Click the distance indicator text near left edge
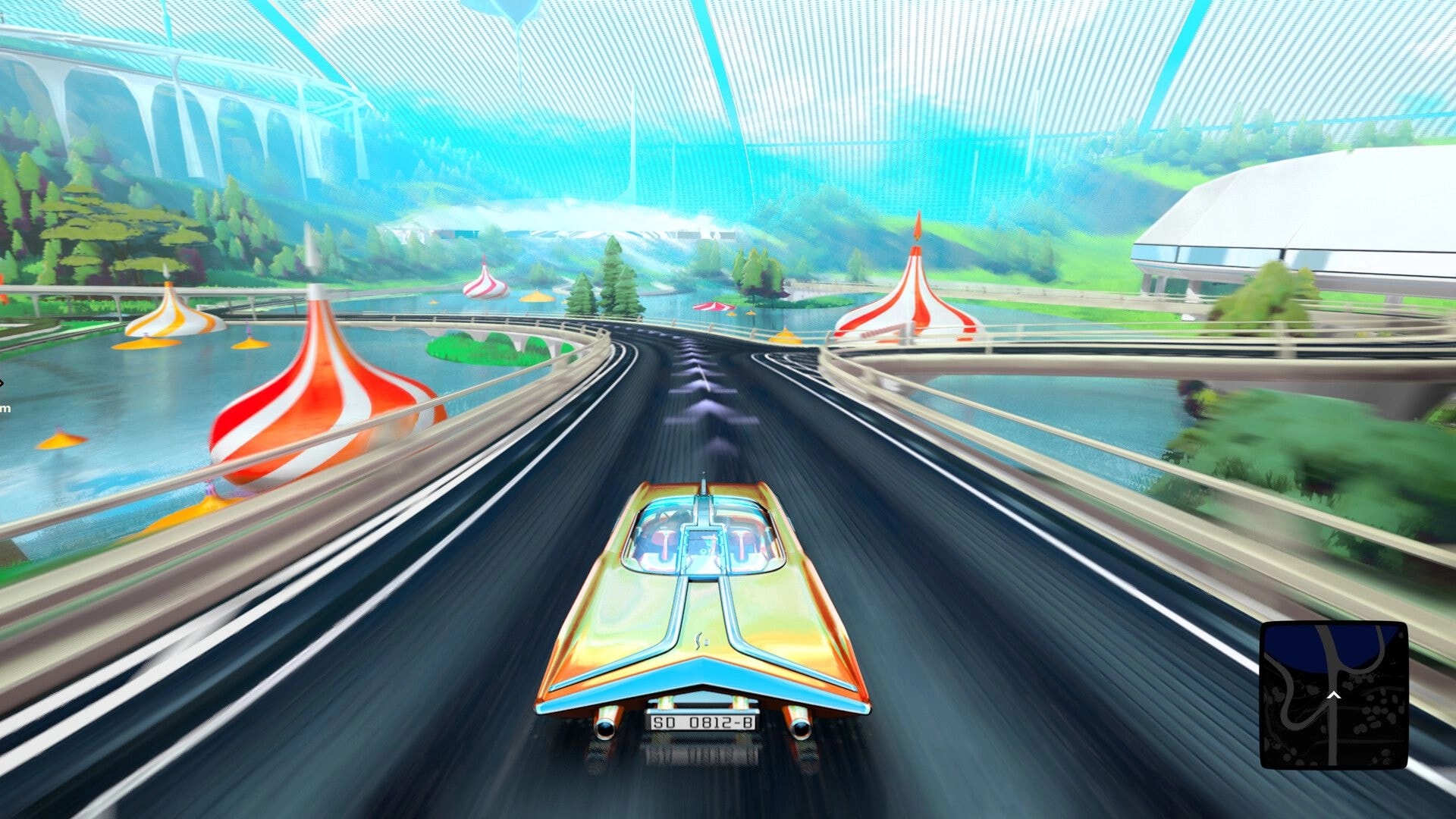1456x819 pixels. 5,408
